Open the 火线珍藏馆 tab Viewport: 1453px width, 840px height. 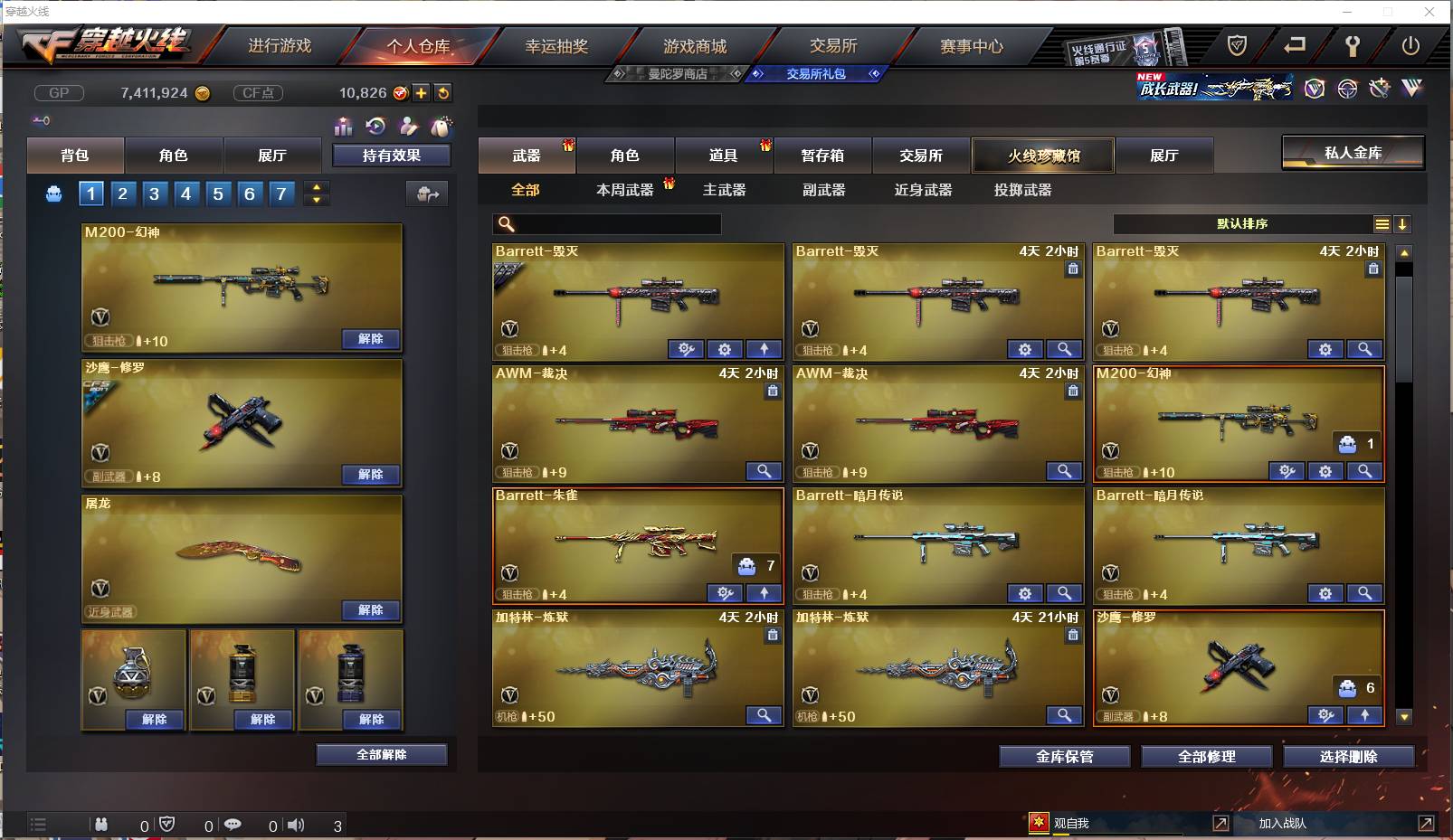[x=1042, y=156]
